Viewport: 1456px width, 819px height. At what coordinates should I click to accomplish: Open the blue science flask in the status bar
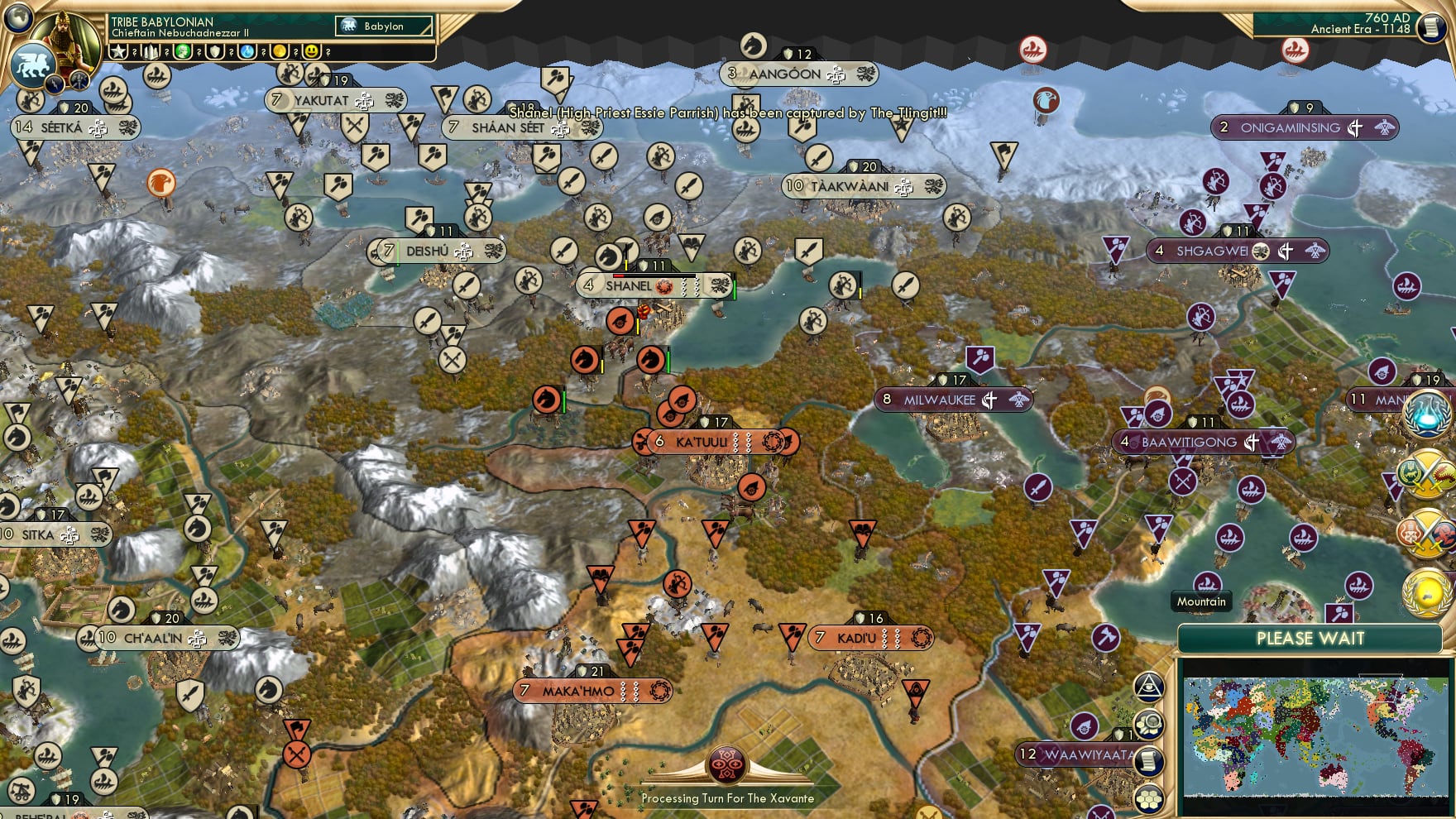click(245, 52)
